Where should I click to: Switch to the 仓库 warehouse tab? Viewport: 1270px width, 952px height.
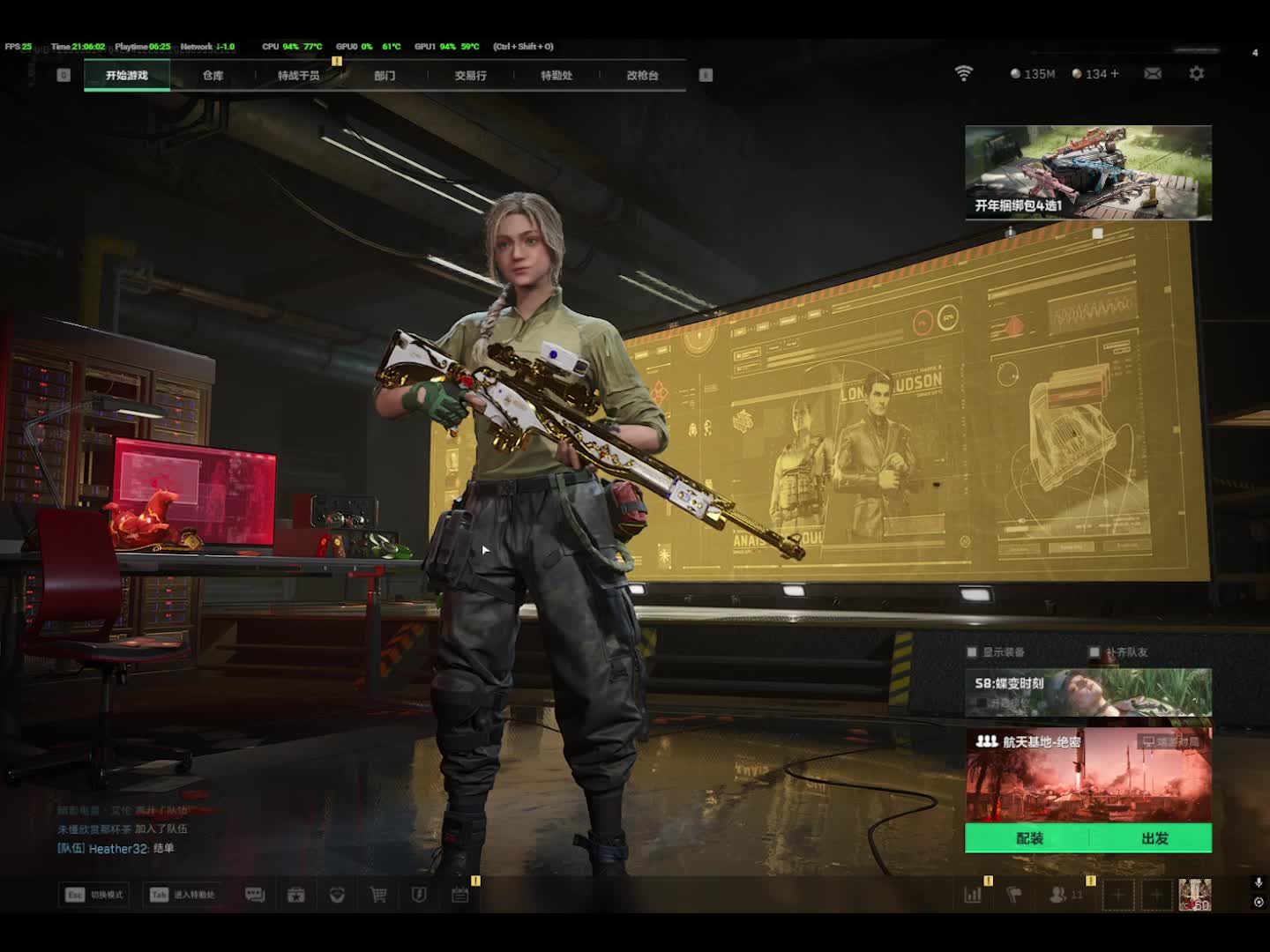coord(213,76)
